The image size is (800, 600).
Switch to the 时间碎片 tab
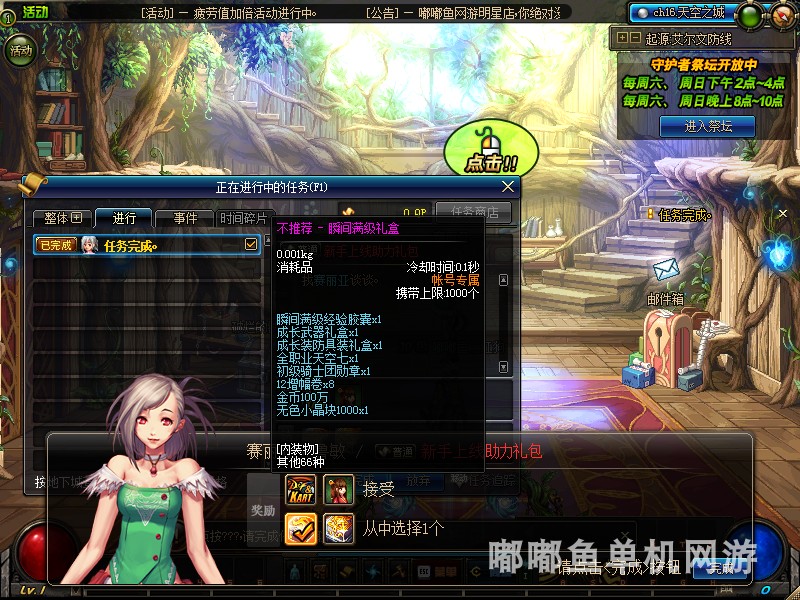244,218
